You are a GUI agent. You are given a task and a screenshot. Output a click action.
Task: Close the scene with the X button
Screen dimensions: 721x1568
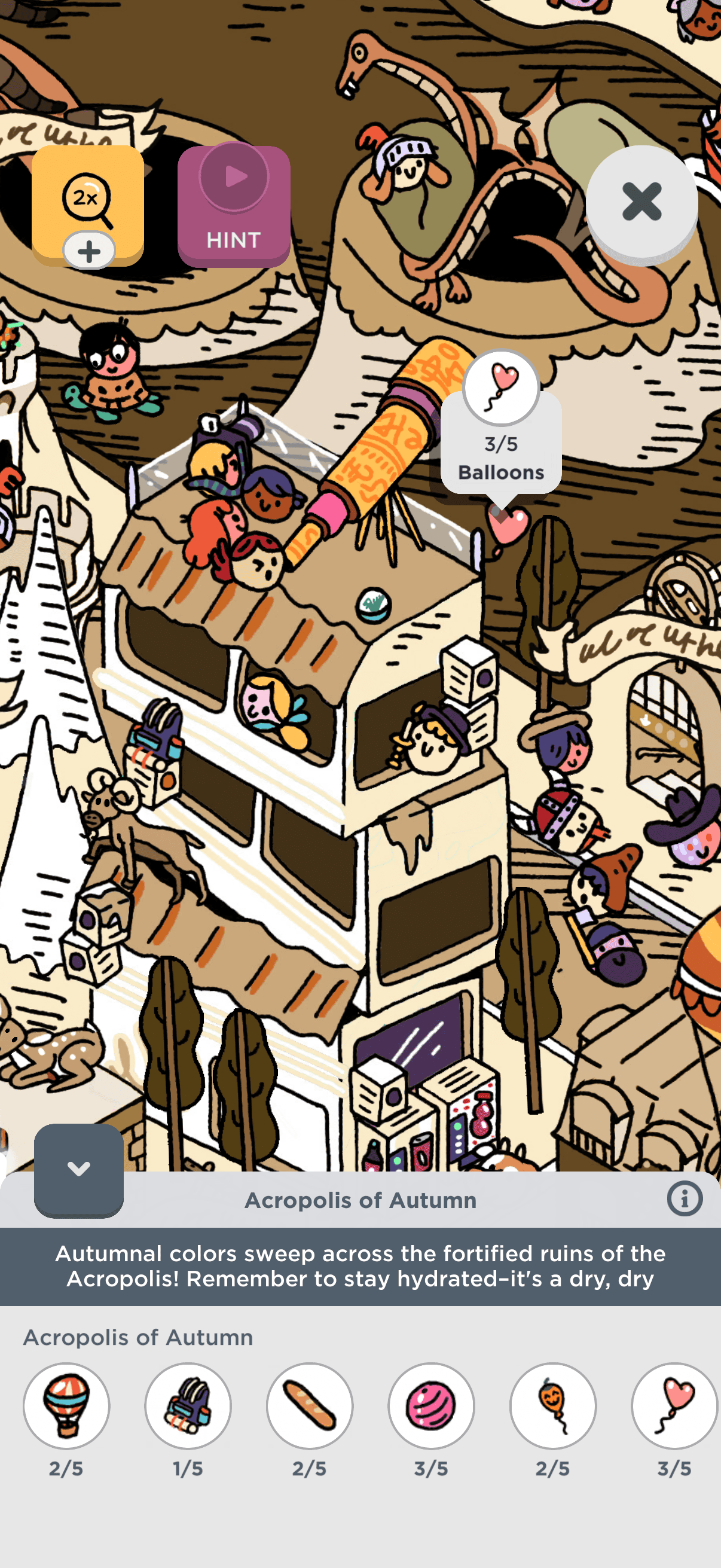(641, 202)
